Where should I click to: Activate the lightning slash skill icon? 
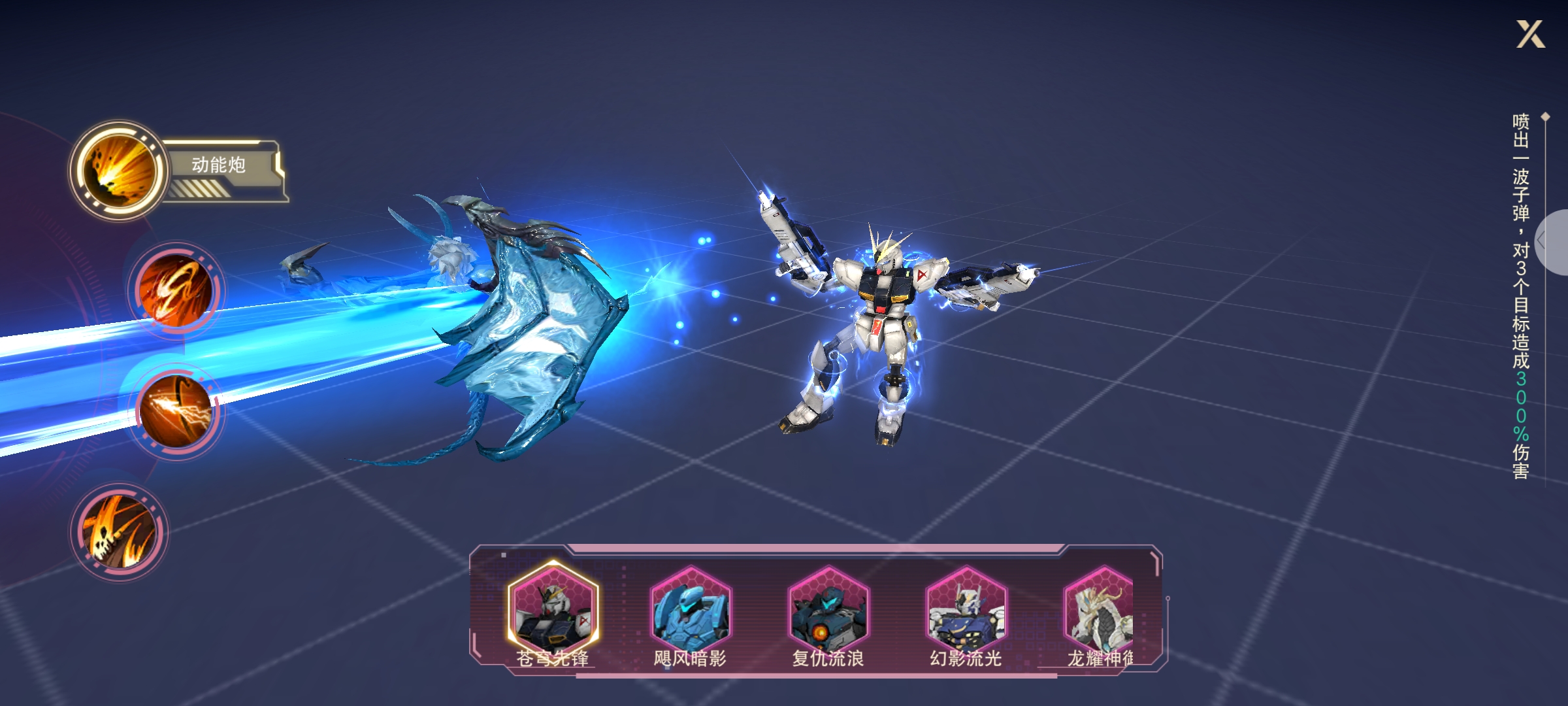coord(176,411)
